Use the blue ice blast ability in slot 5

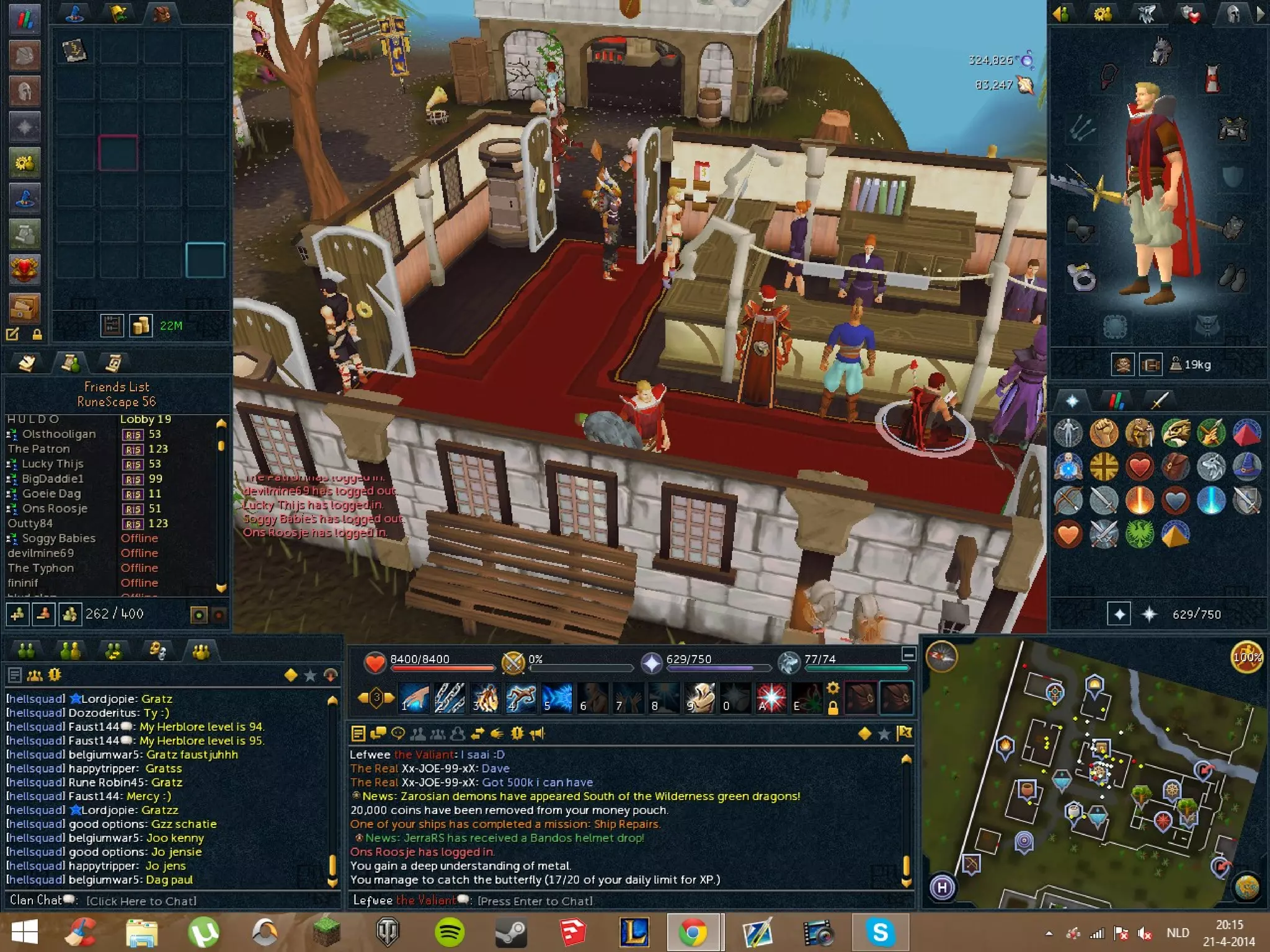pos(557,697)
